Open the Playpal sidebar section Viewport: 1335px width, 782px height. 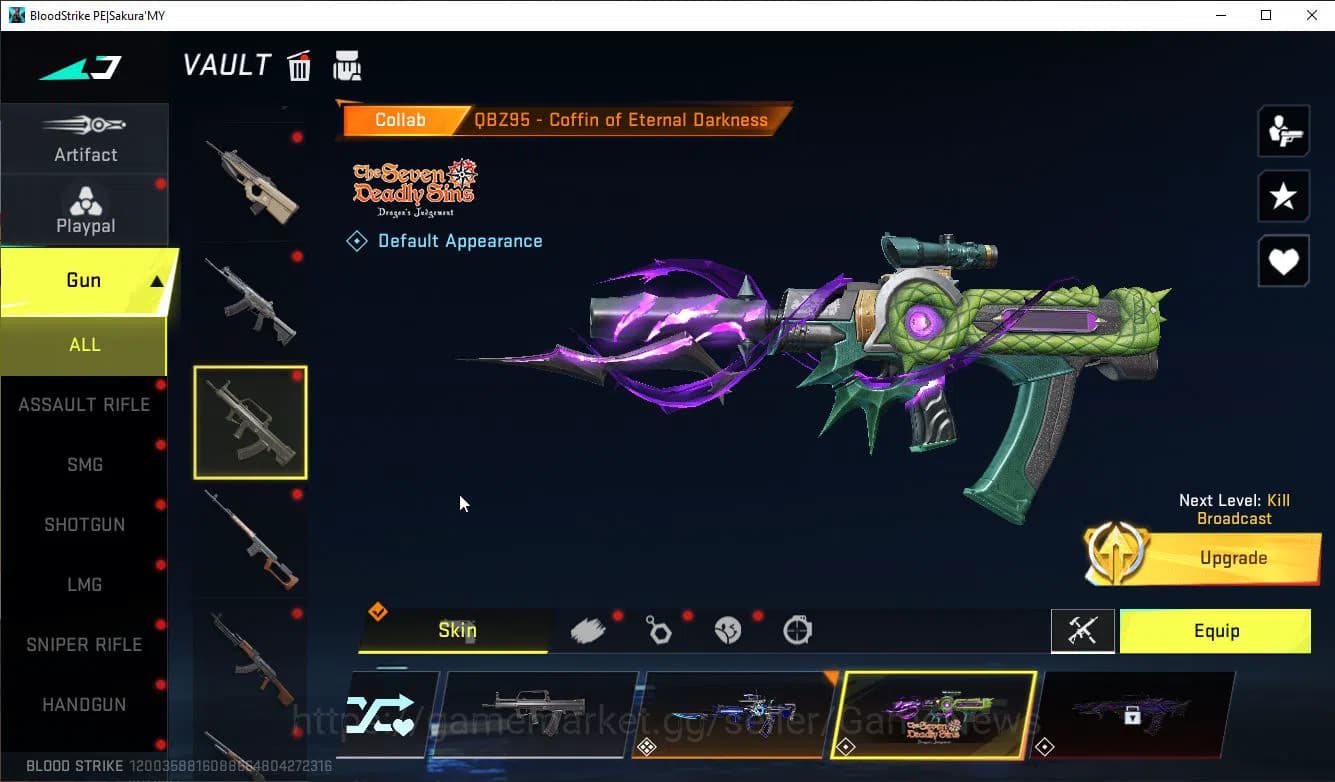point(85,208)
